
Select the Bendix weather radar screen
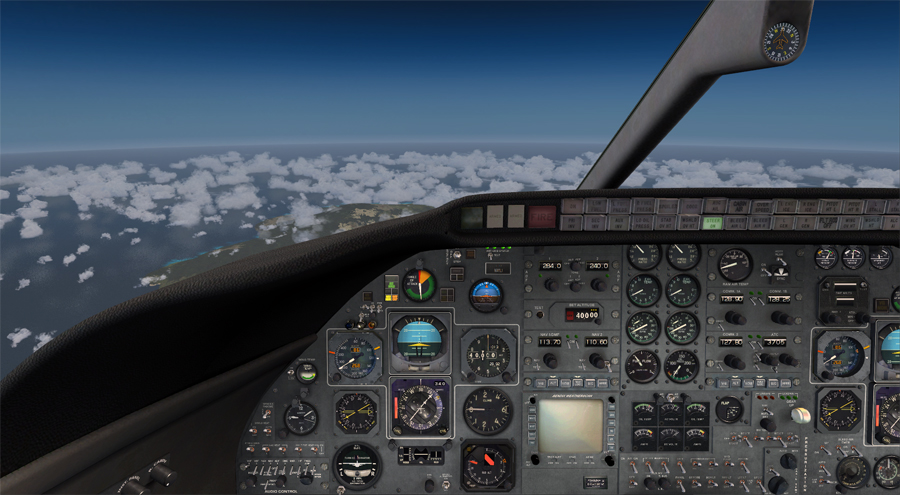pos(571,425)
